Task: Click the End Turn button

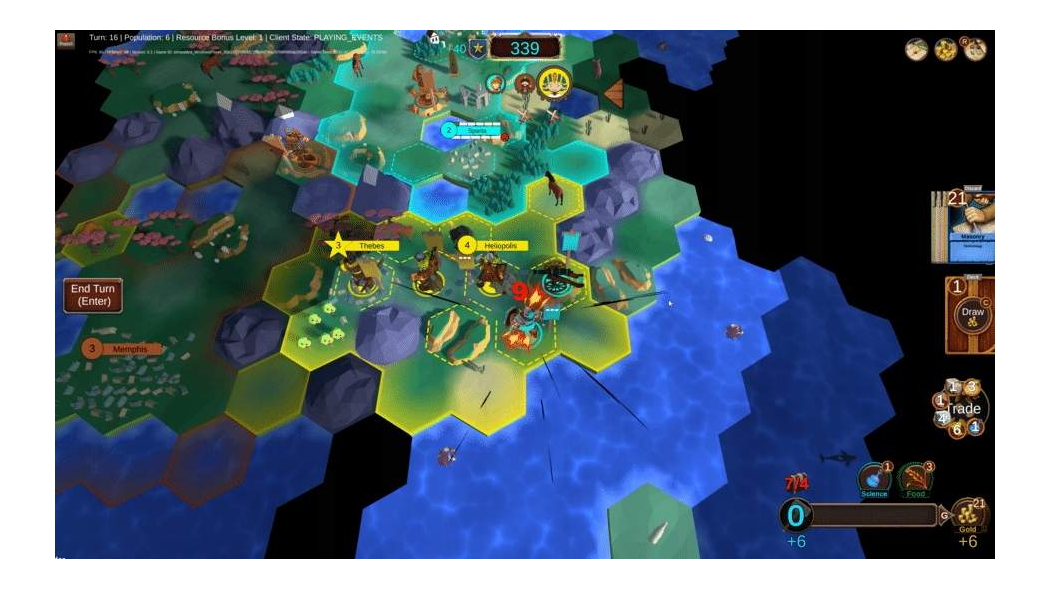Action: 93,295
